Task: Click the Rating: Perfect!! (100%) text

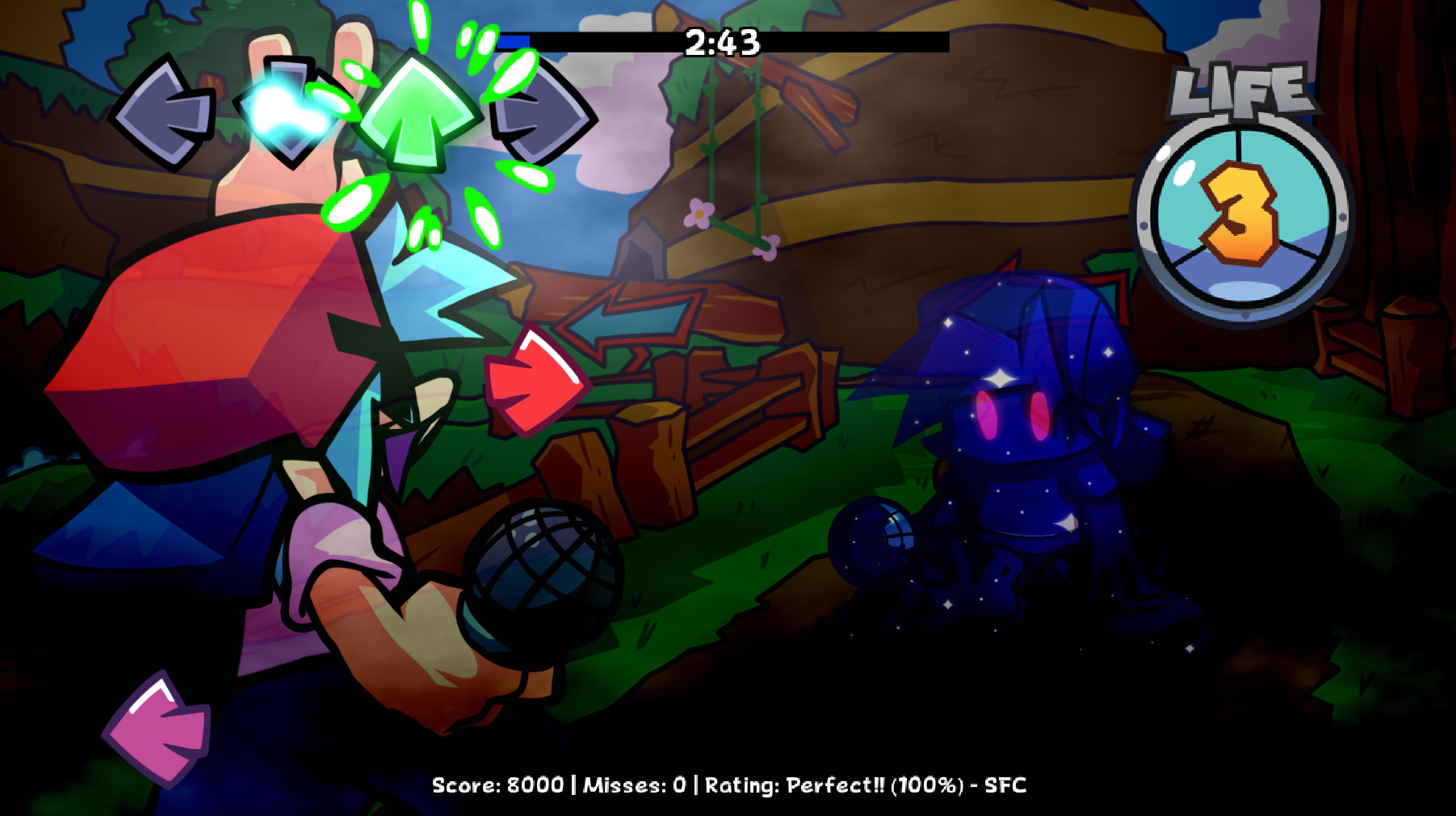Action: [836, 785]
